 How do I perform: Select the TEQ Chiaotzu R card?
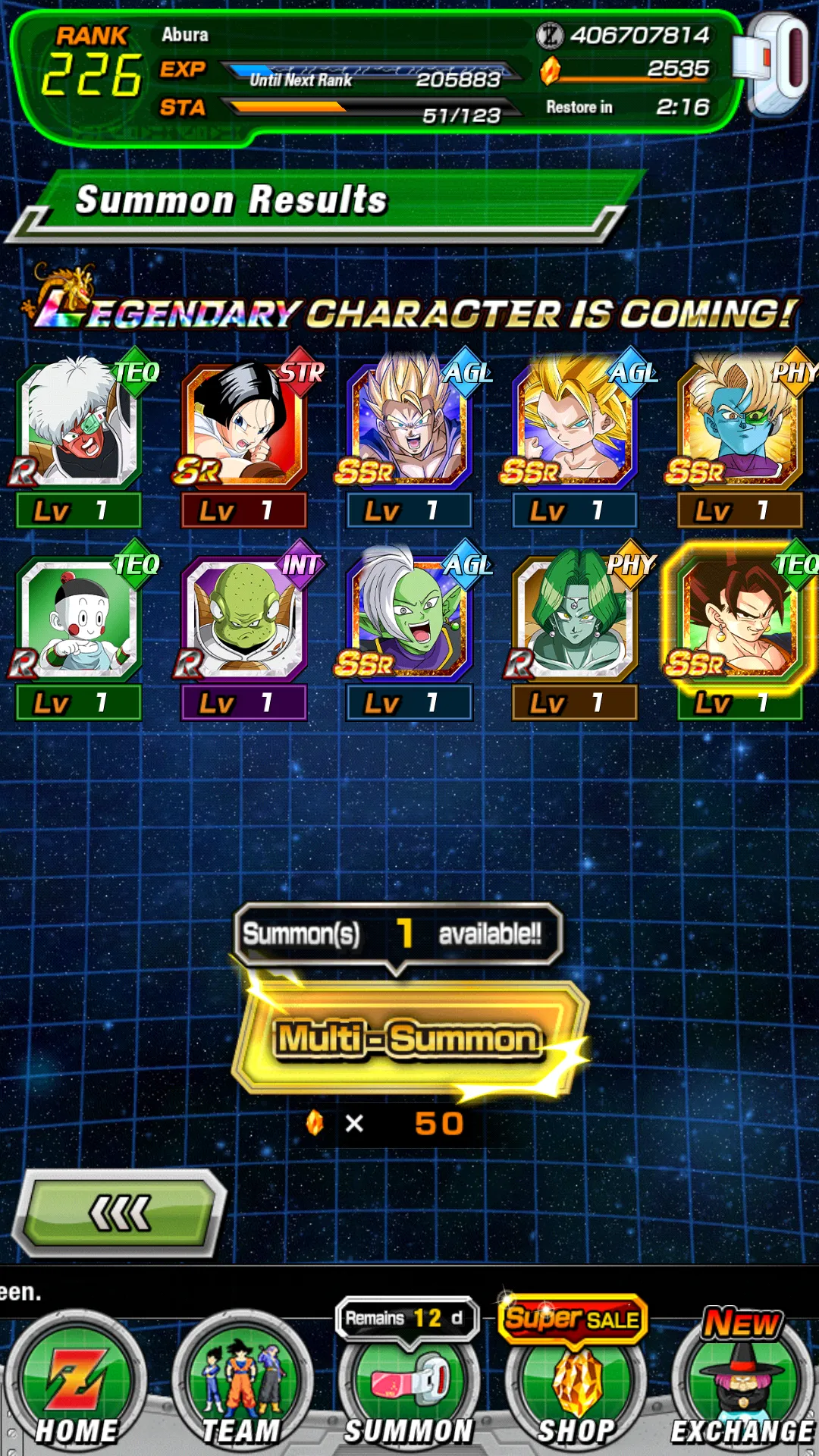coord(79,620)
